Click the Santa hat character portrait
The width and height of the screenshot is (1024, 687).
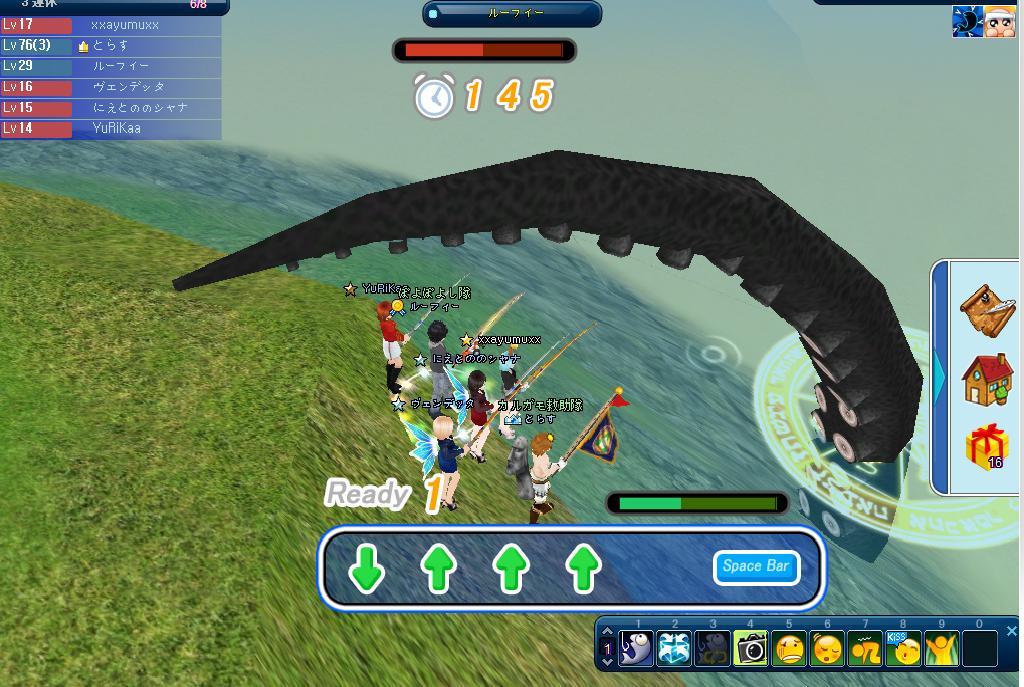click(x=1000, y=22)
